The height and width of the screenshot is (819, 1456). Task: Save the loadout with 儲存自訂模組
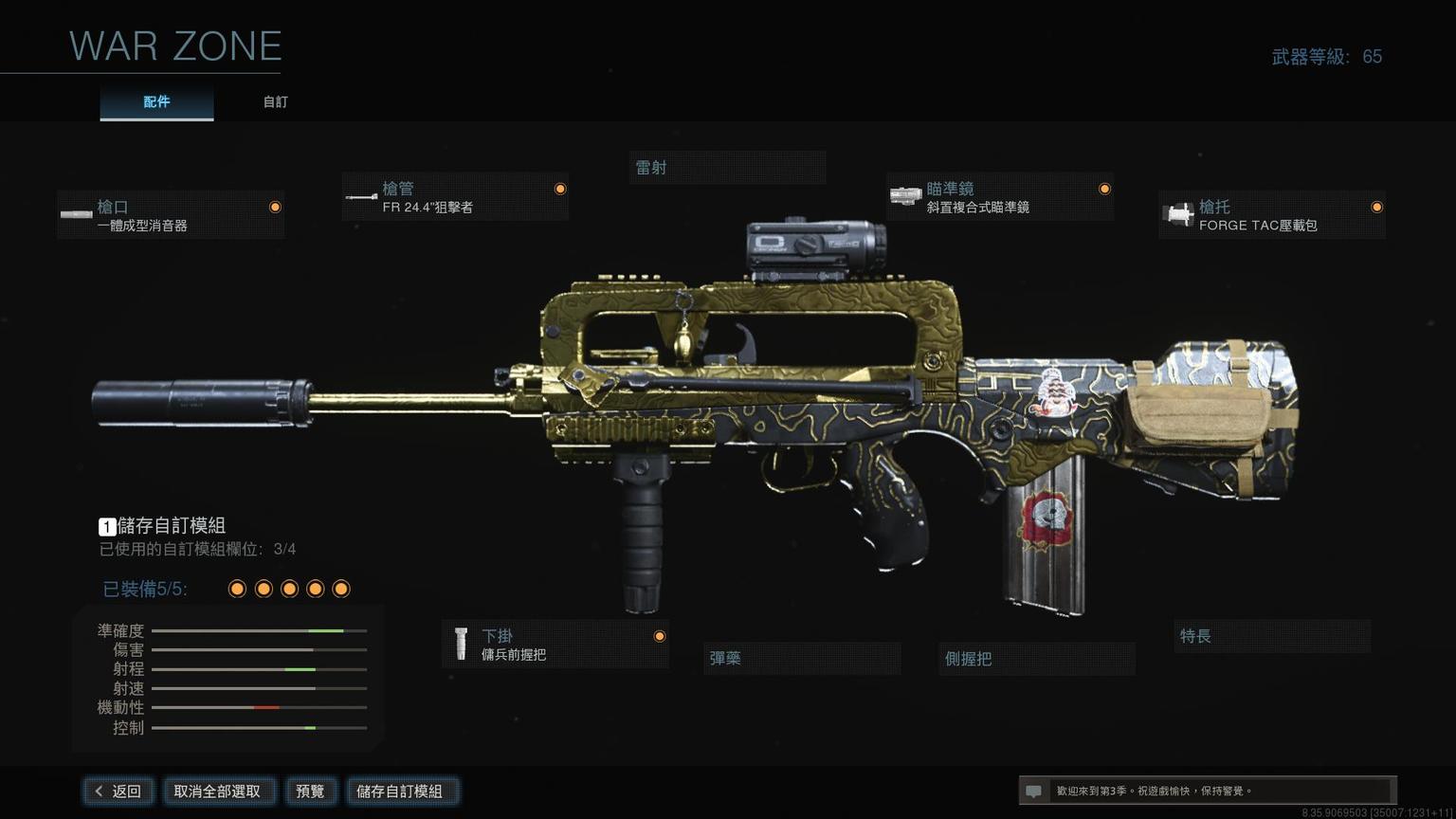(400, 791)
